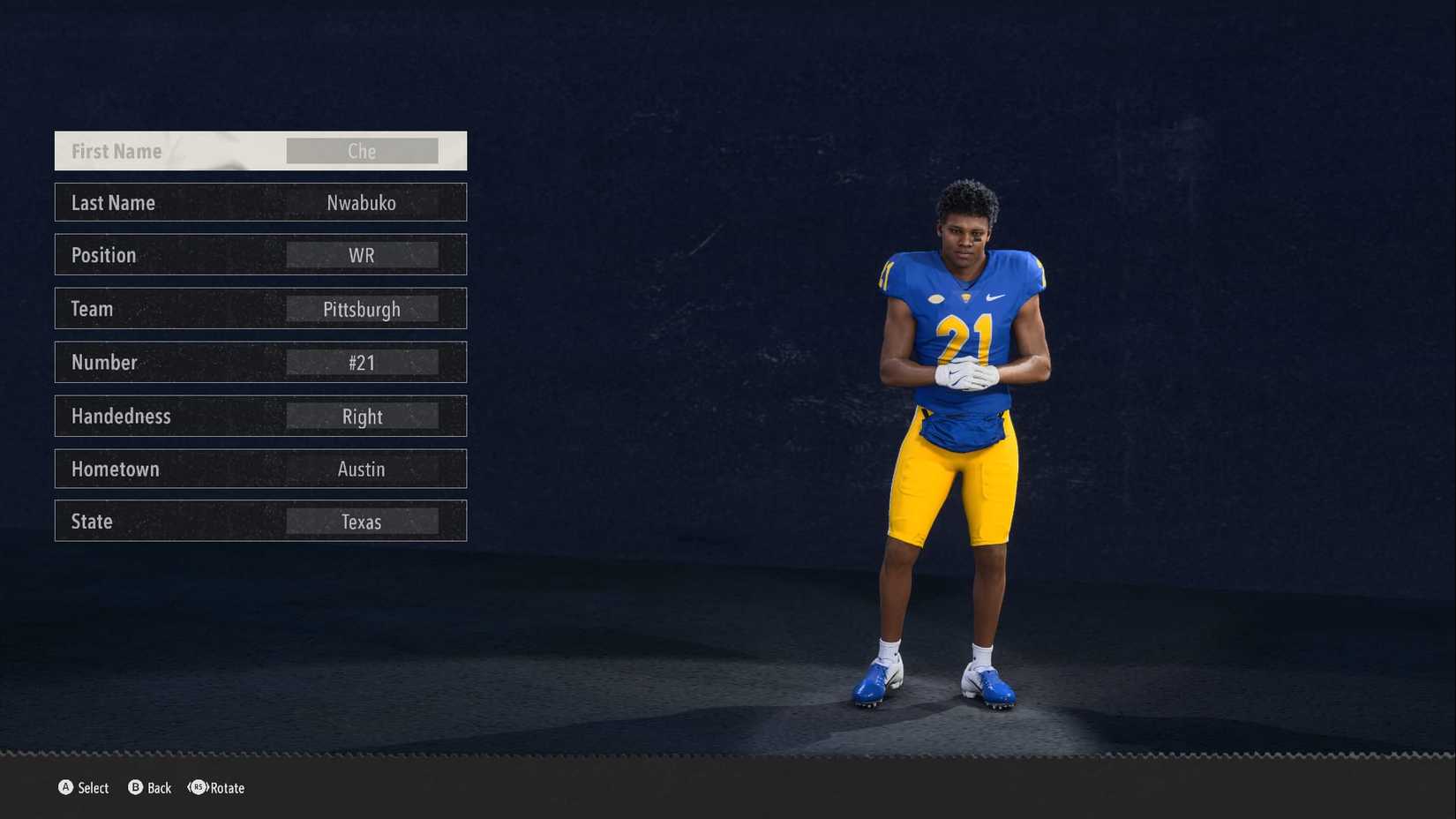The height and width of the screenshot is (819, 1456).
Task: Click the Rotate label in bottom bar
Action: click(x=227, y=788)
